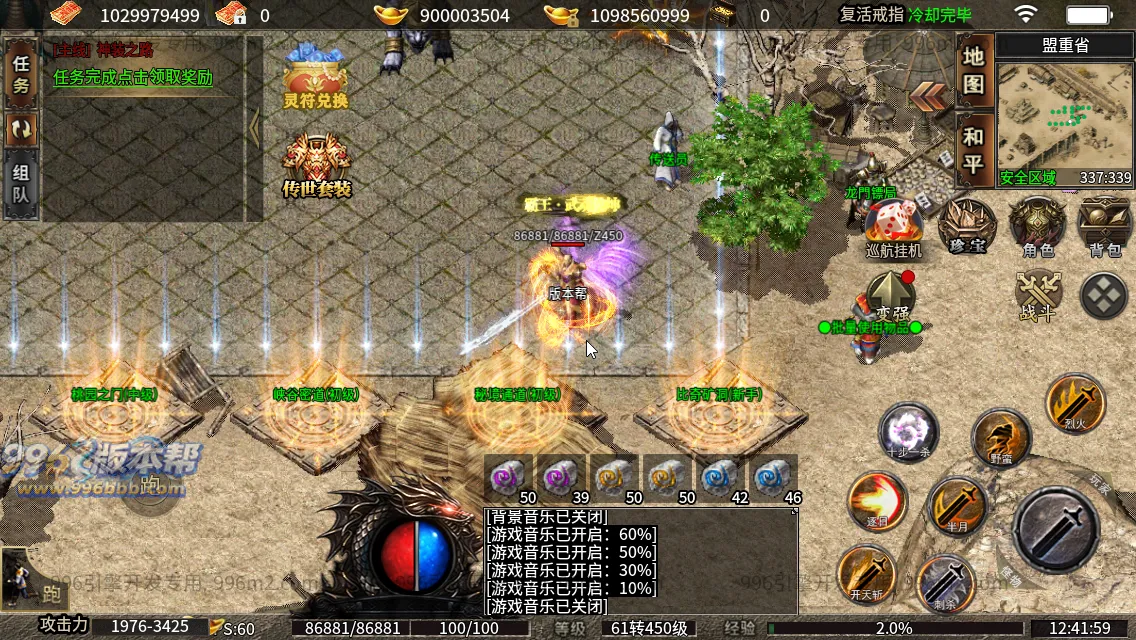Viewport: 1136px width, 640px height.
Task: Expand the minimap view
Action: 1064,117
